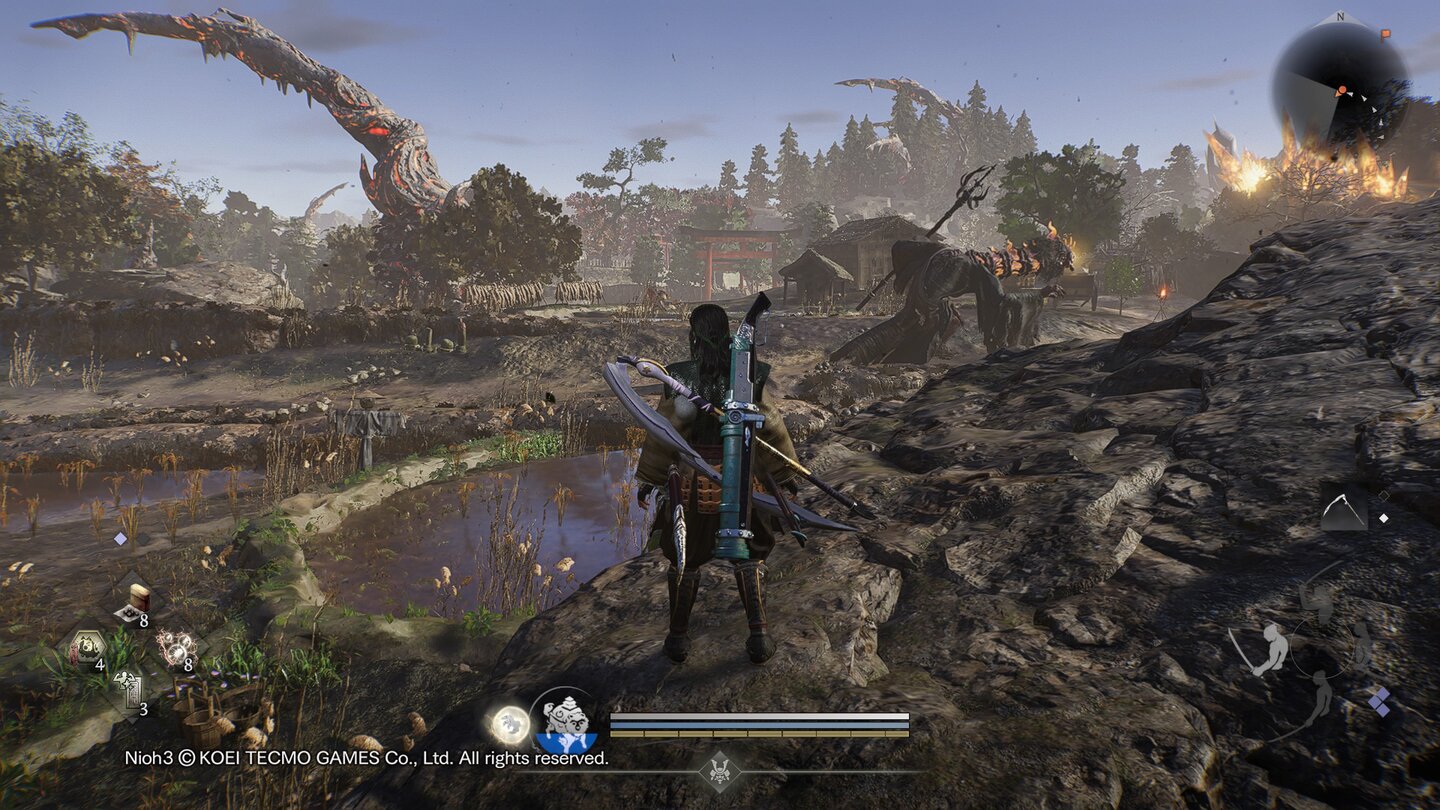The width and height of the screenshot is (1440, 810).
Task: Activate the glowing spirit stone orbs item
Action: click(178, 647)
